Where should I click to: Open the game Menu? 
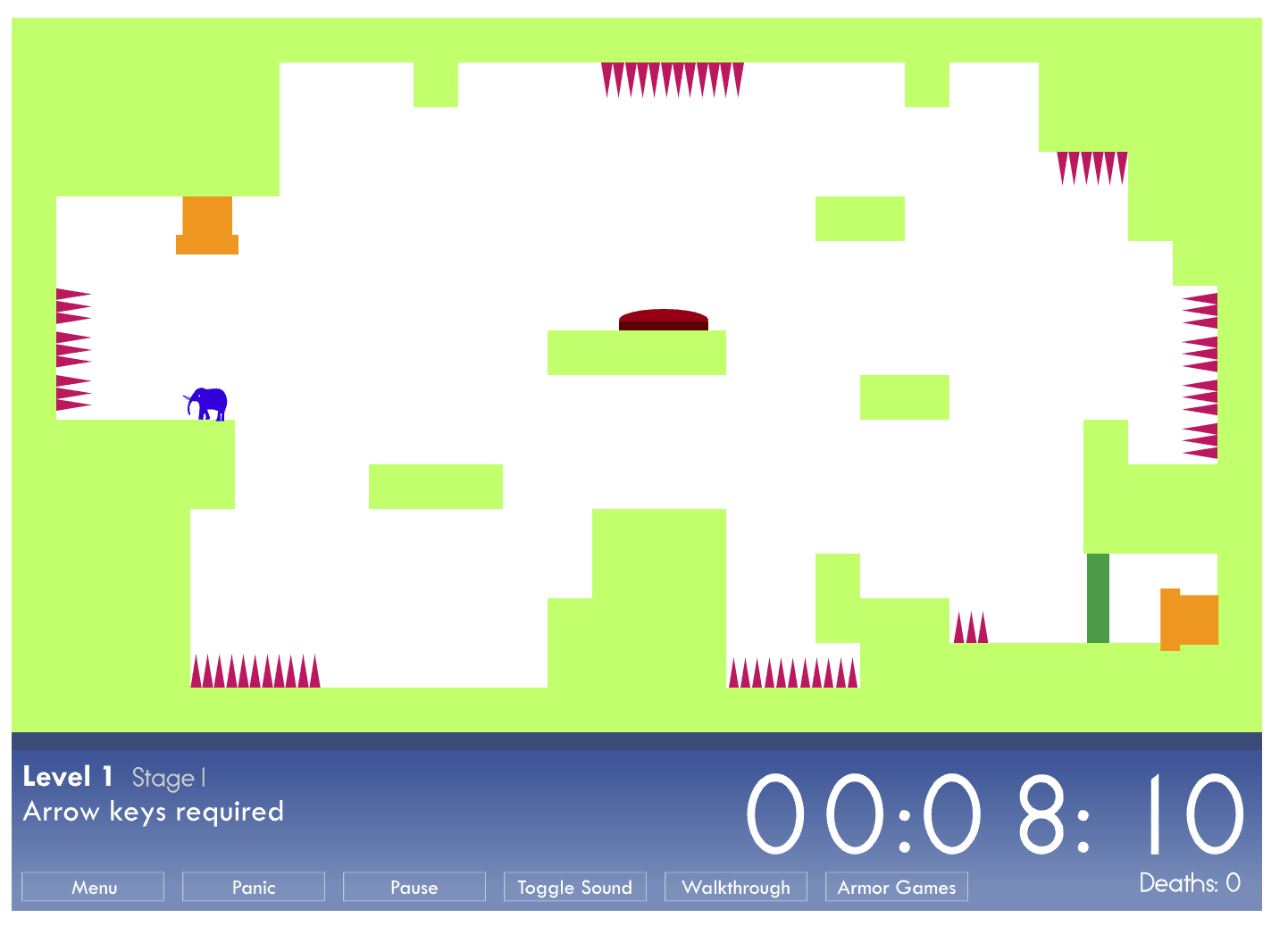click(92, 887)
